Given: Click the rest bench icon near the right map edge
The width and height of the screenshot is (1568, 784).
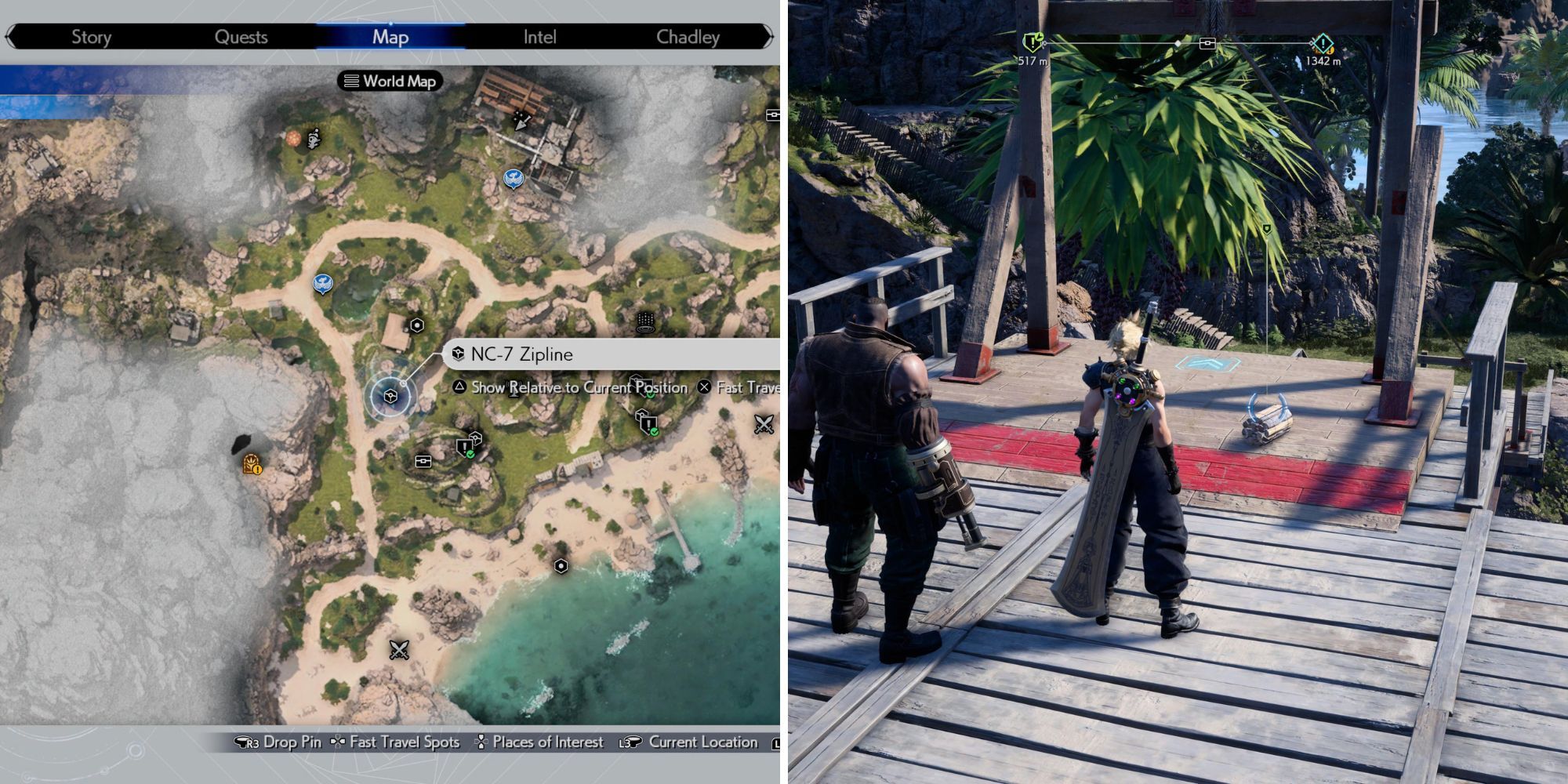Looking at the screenshot, I should (x=772, y=115).
